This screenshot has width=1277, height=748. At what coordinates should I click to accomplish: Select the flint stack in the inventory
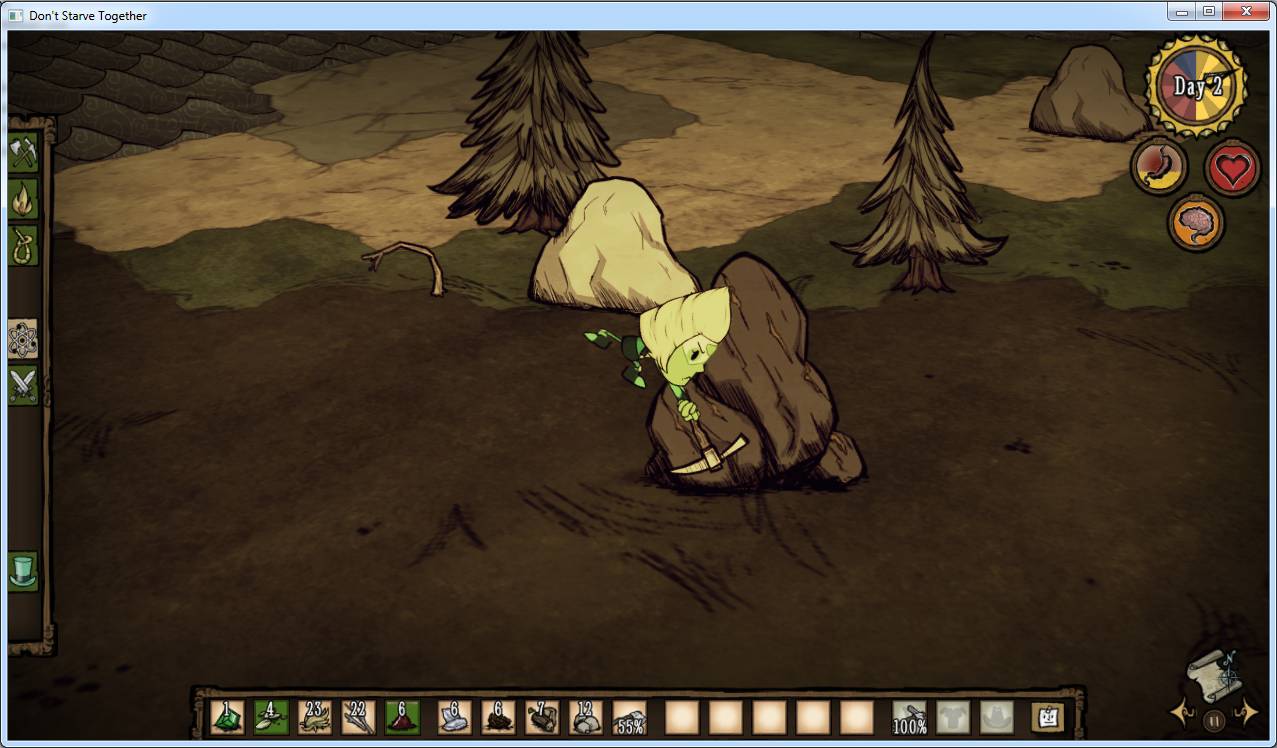454,717
